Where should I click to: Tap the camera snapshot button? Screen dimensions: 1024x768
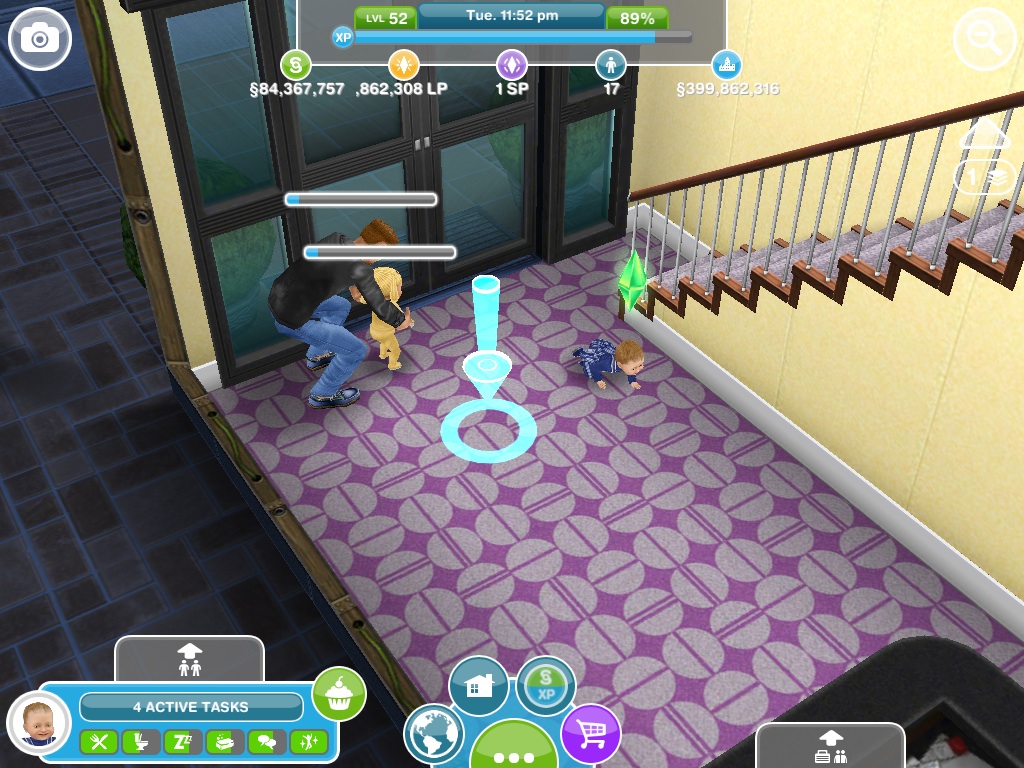coord(40,39)
